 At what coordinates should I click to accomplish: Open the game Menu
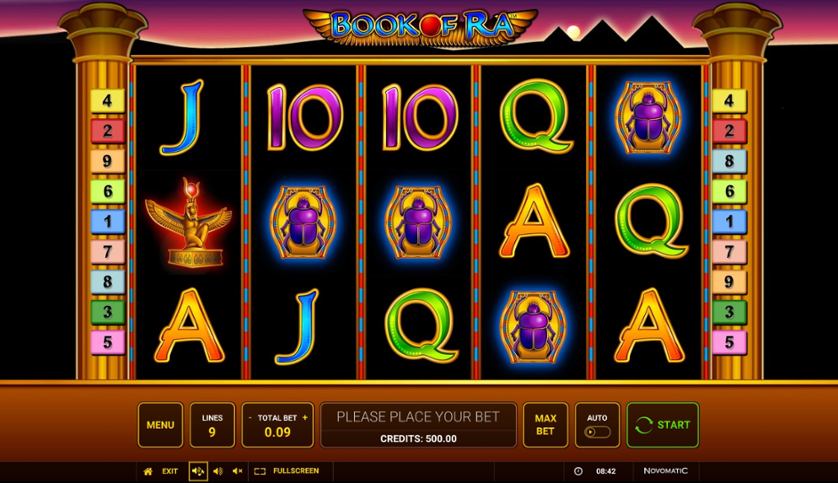[x=160, y=425]
